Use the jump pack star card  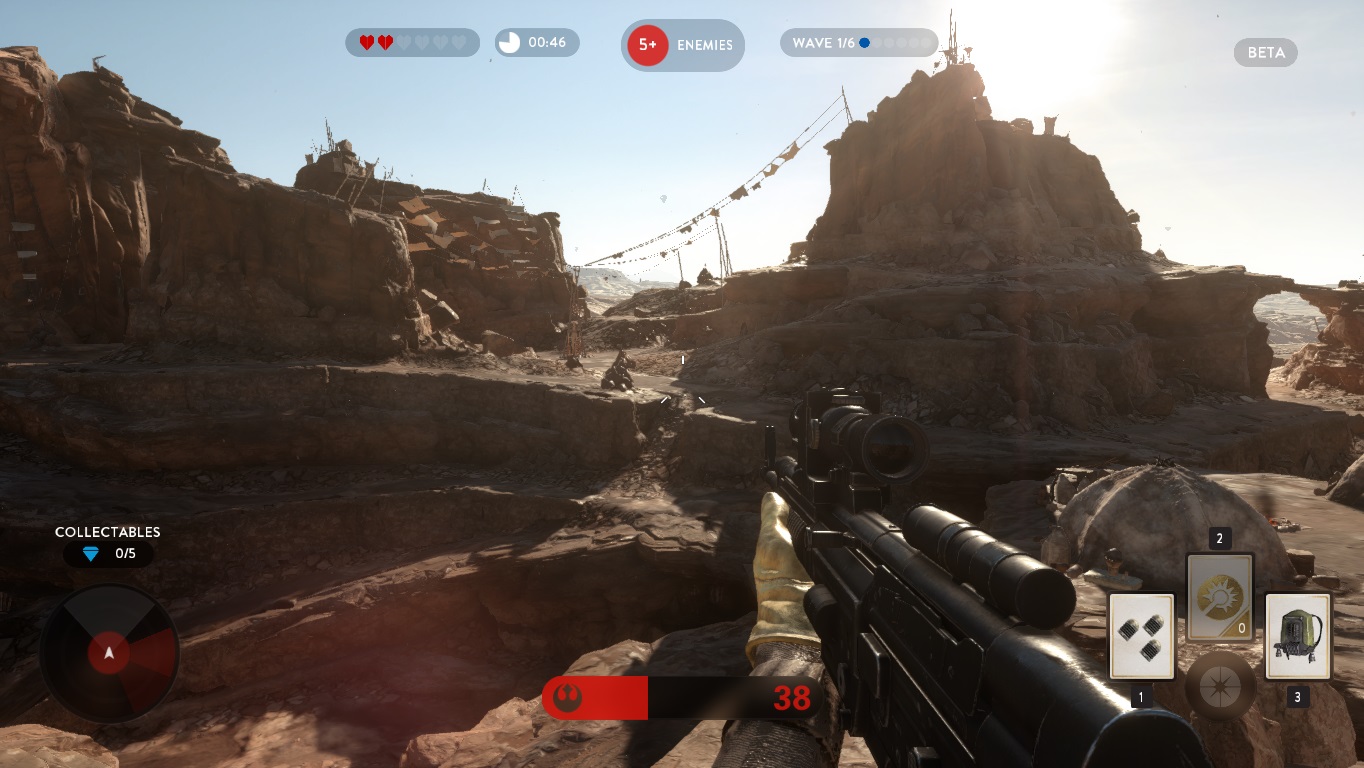pyautogui.click(x=1297, y=636)
